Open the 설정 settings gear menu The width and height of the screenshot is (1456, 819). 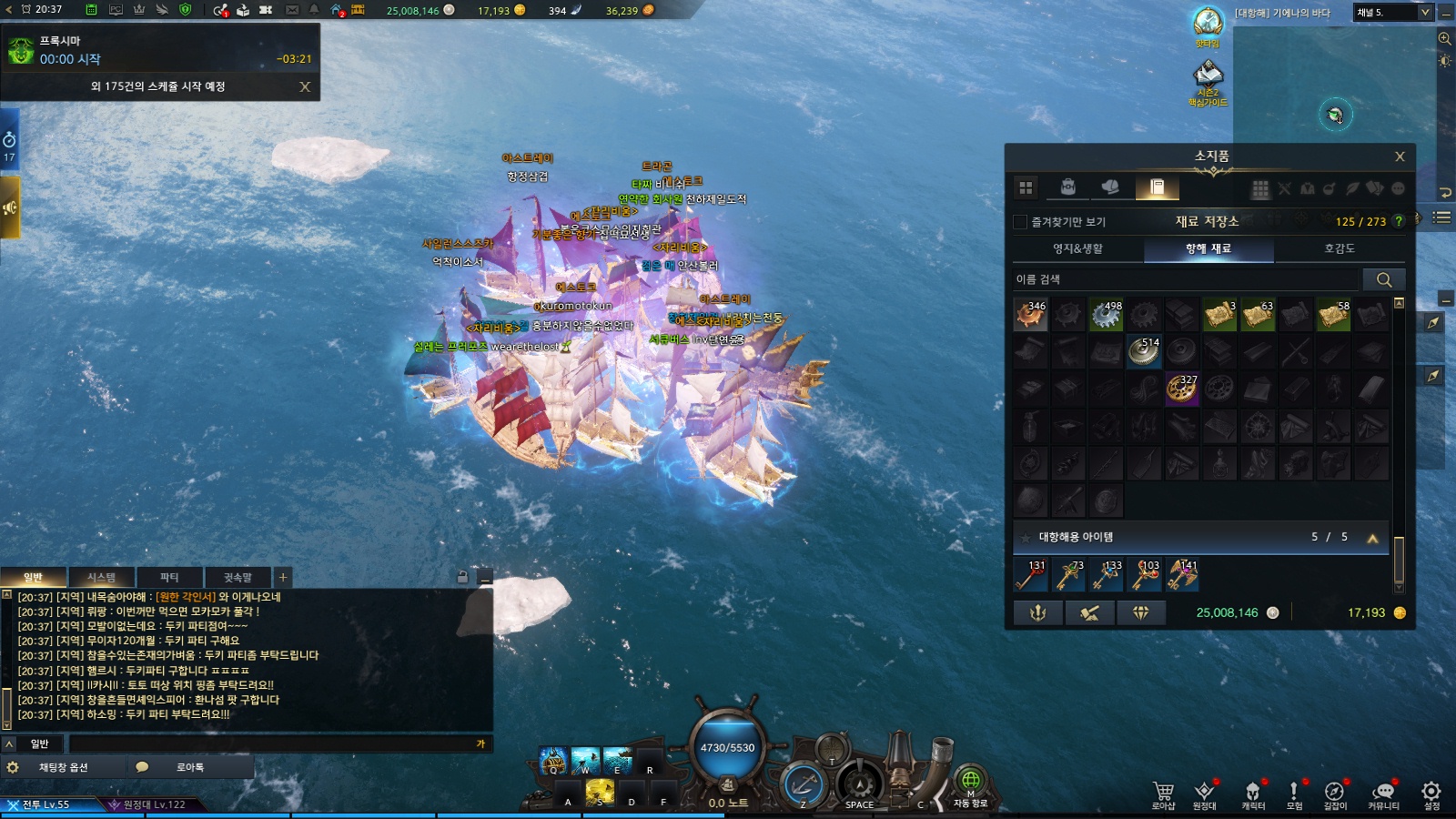click(x=1431, y=794)
